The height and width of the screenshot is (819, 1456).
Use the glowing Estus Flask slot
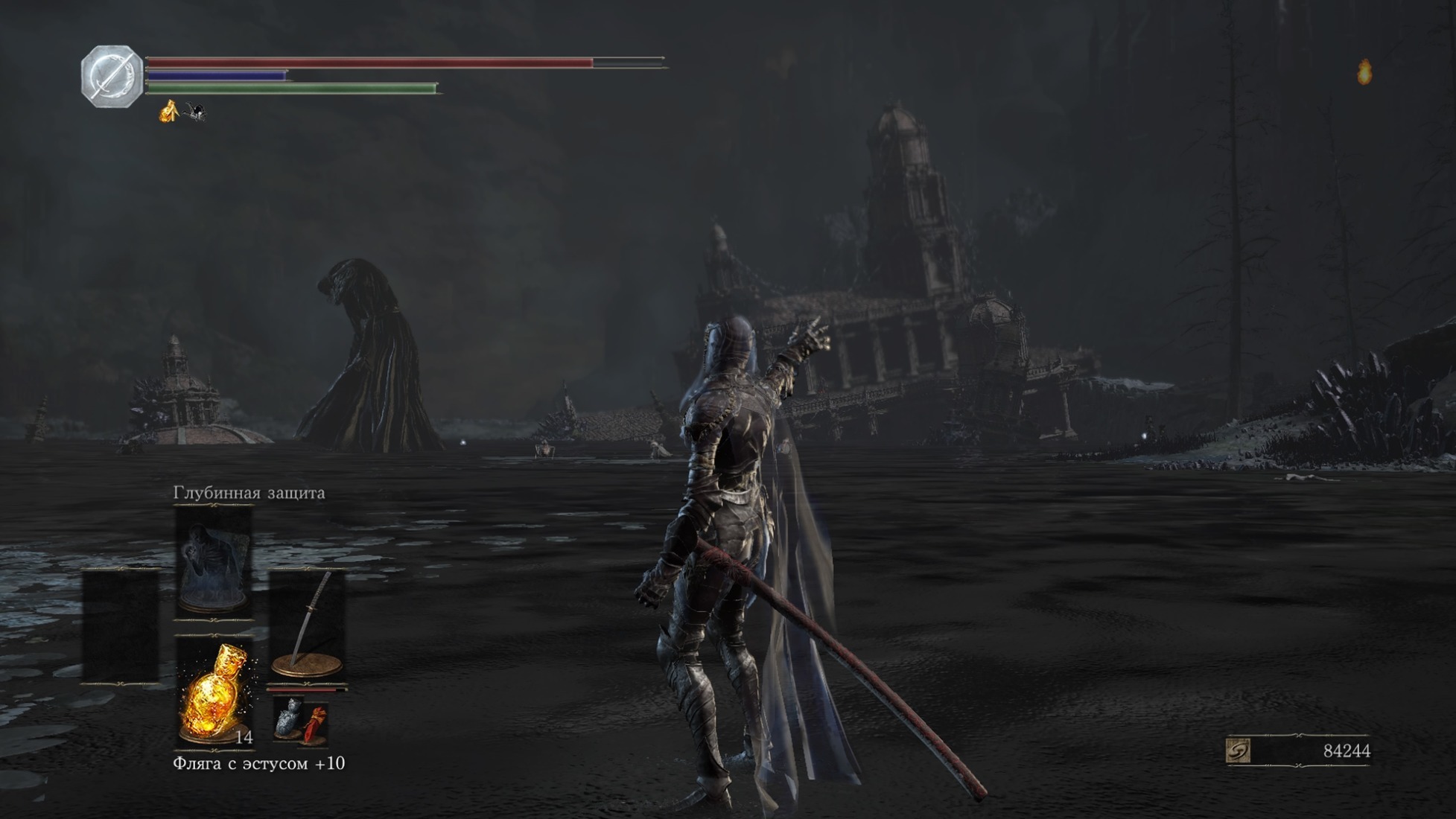tap(214, 694)
